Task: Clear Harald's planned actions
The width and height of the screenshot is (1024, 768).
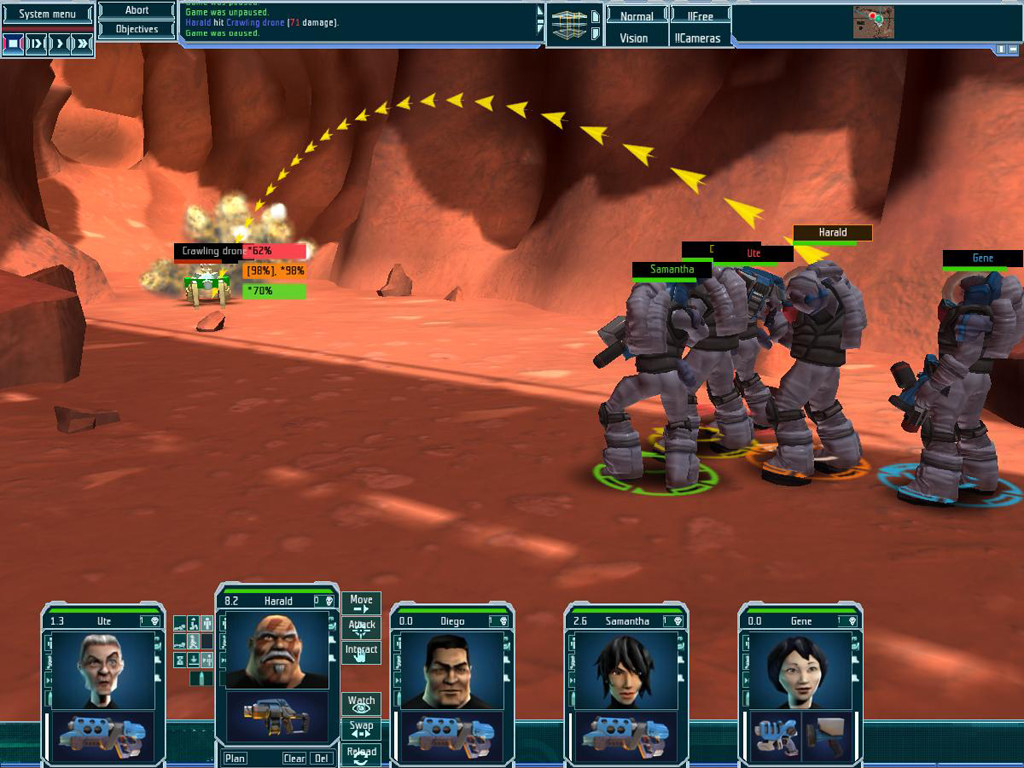Action: coord(293,758)
